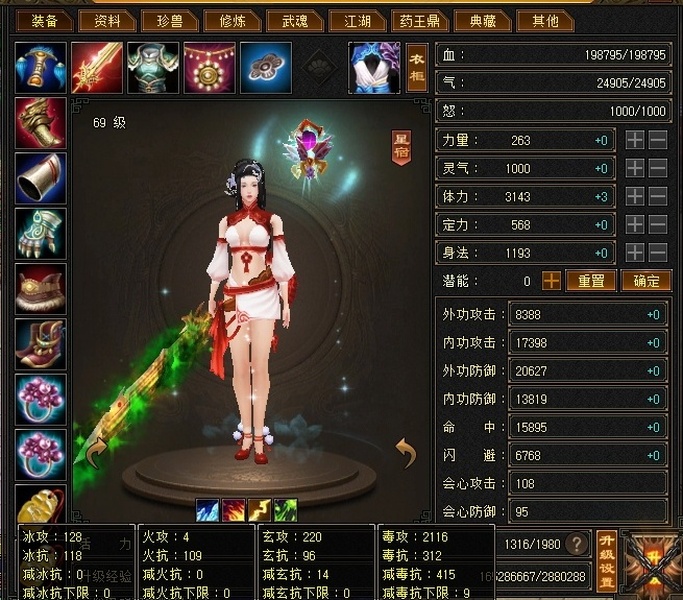
Task: Click the 重置 reset button
Action: 591,281
